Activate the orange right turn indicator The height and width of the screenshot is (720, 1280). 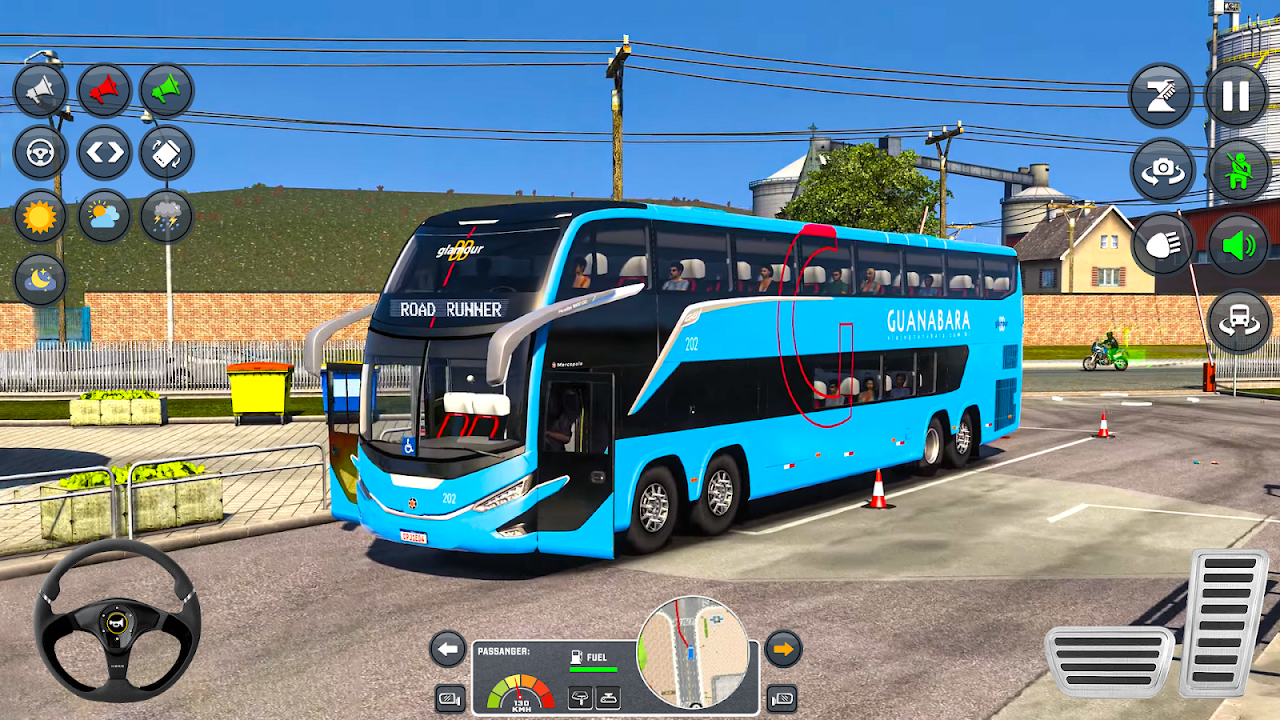[783, 650]
